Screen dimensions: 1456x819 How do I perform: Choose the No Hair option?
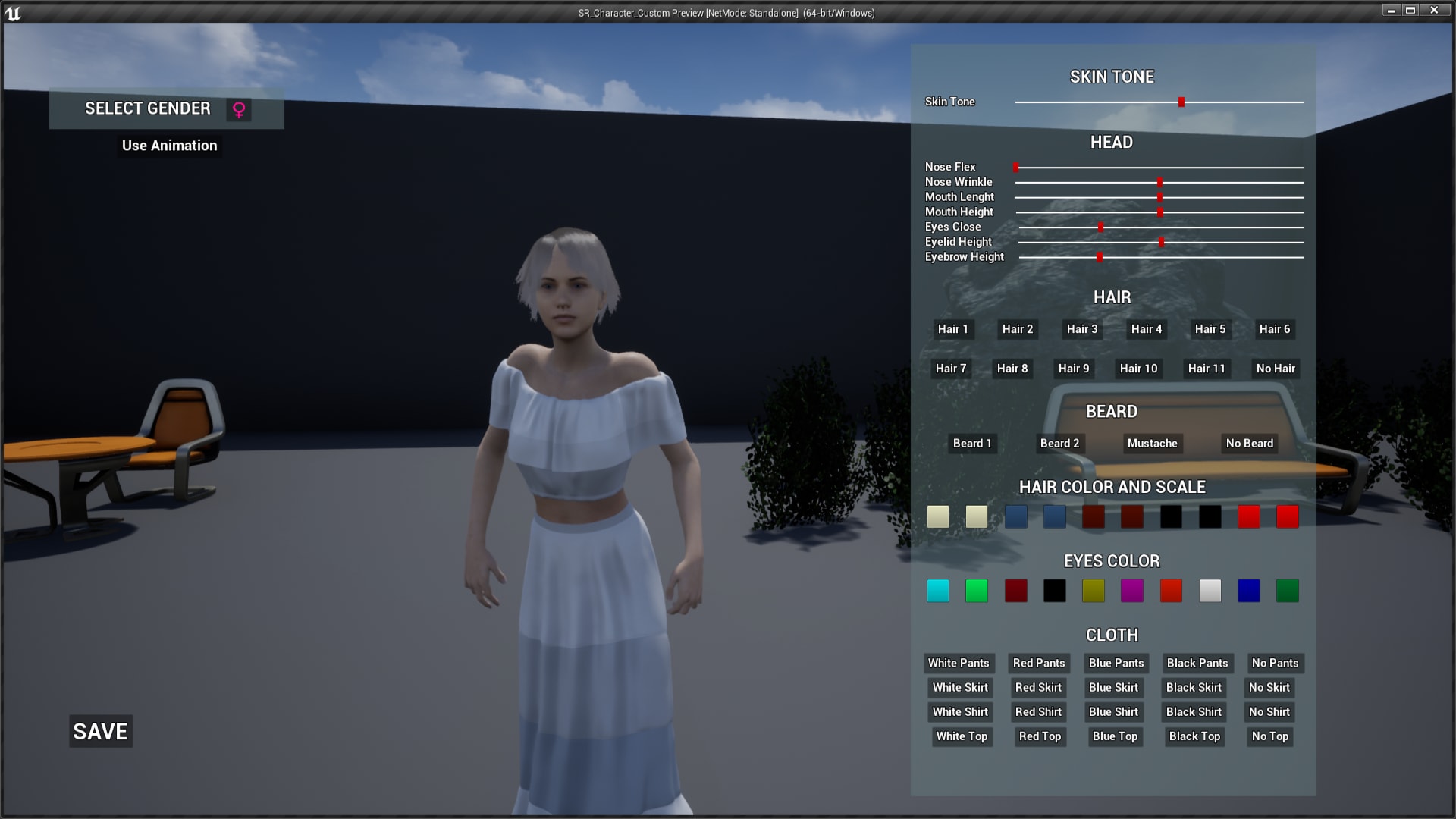click(1276, 369)
